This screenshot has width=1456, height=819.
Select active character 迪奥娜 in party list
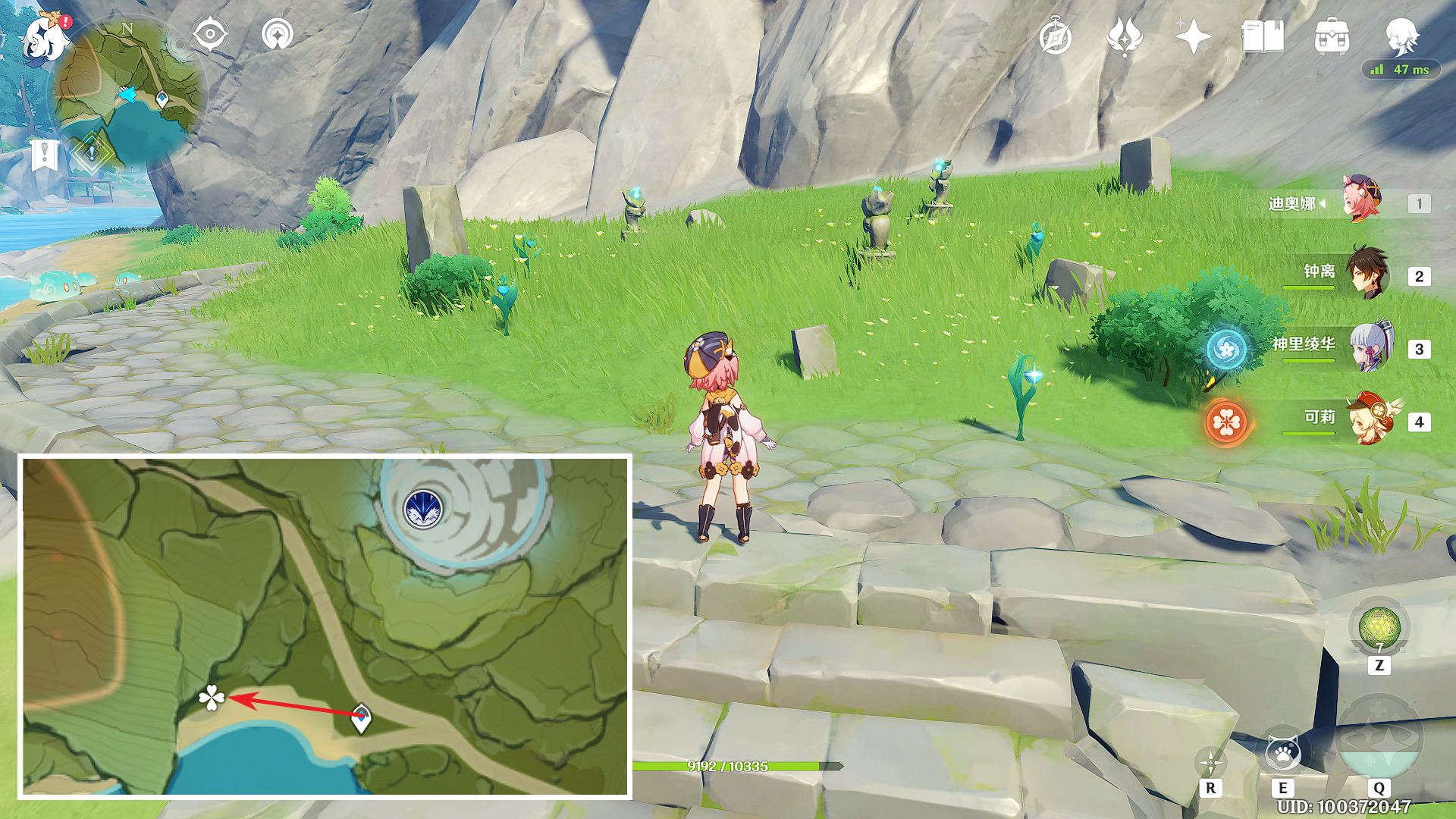pos(1362,201)
